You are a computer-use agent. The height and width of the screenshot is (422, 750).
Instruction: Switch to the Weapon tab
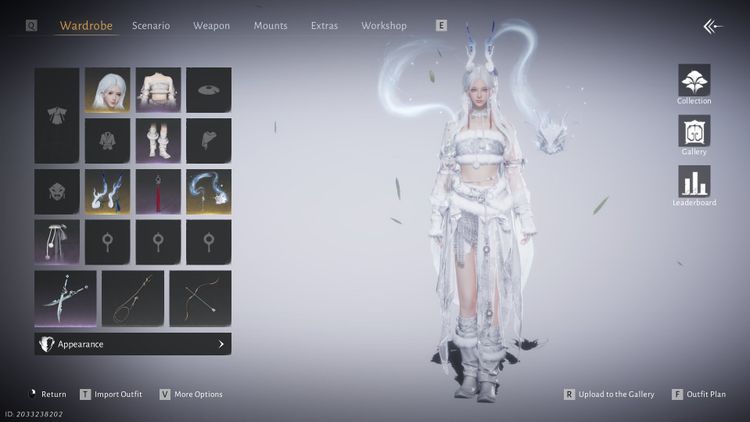(211, 25)
